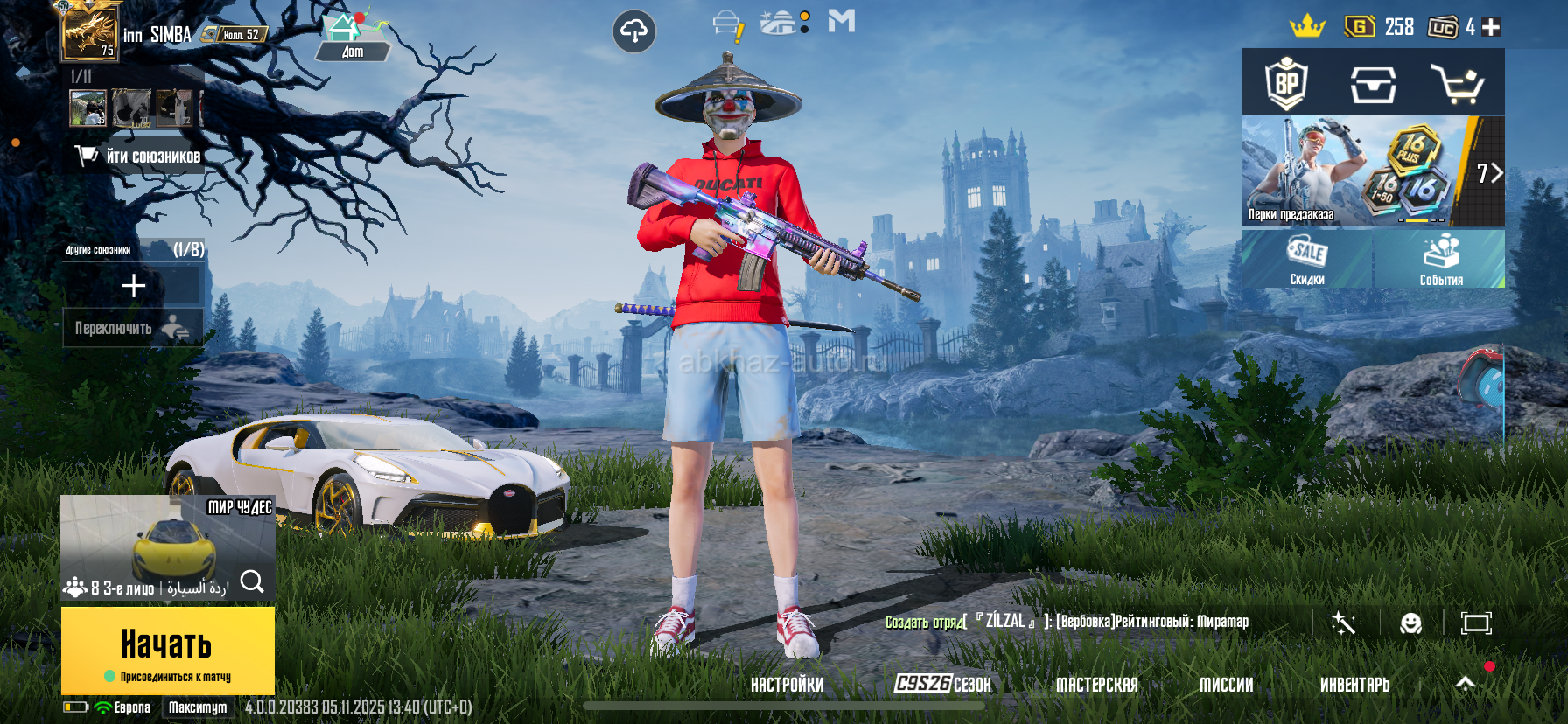Open the C9S26 Сезон page
Image resolution: width=1568 pixels, height=724 pixels.
(942, 684)
